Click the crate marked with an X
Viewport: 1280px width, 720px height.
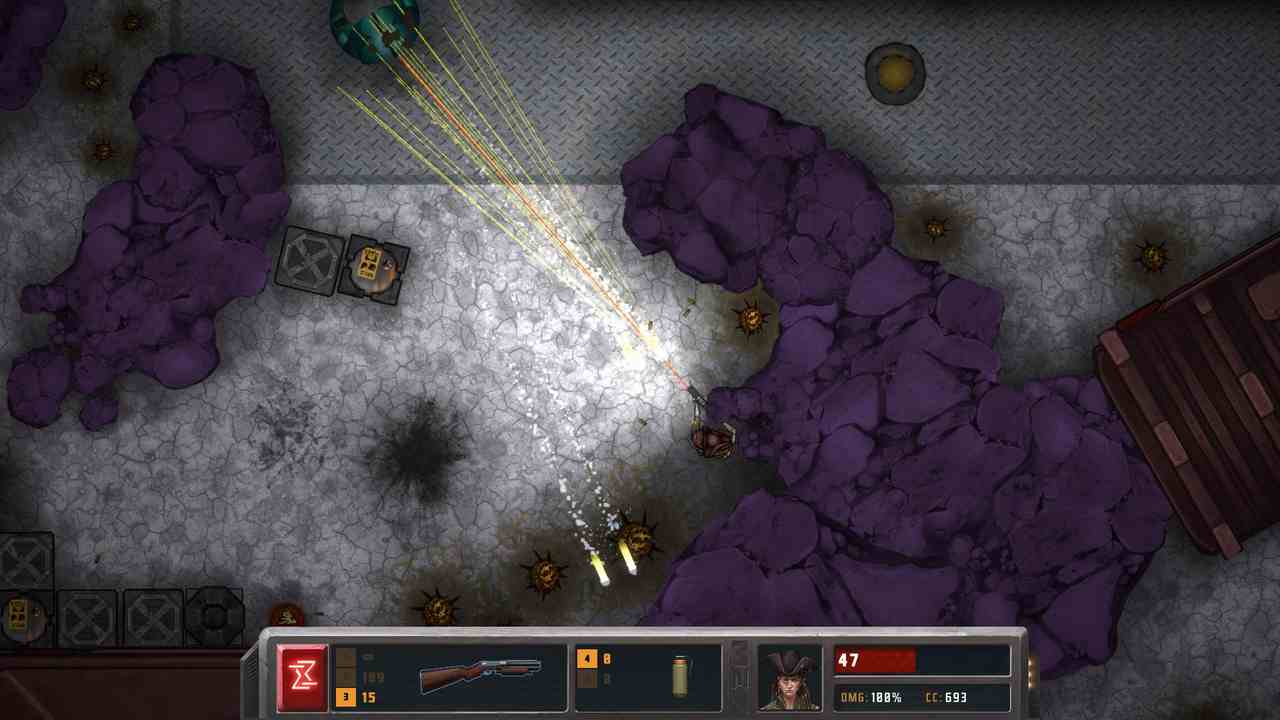click(x=310, y=262)
